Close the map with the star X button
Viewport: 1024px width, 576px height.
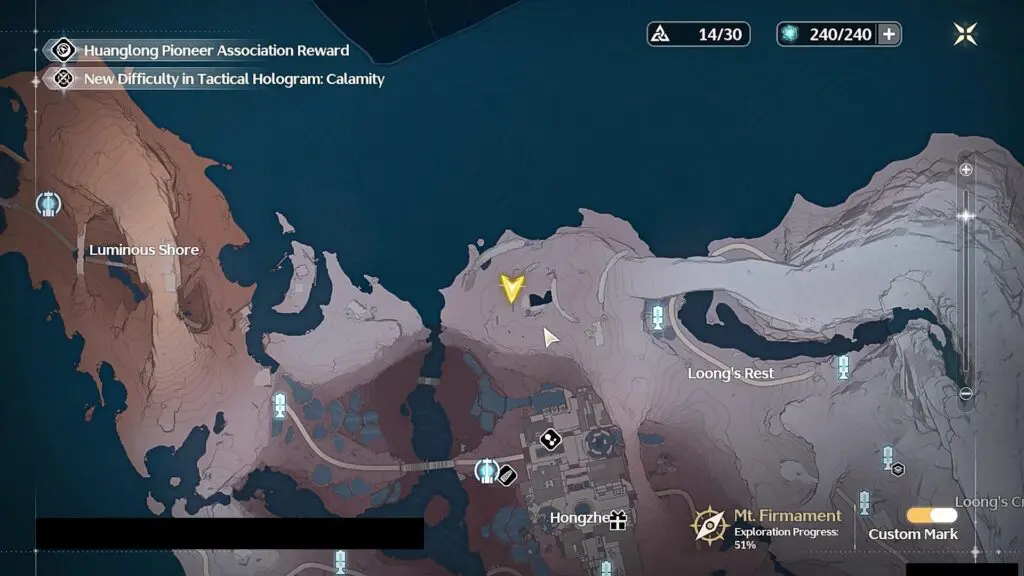pyautogui.click(x=965, y=34)
